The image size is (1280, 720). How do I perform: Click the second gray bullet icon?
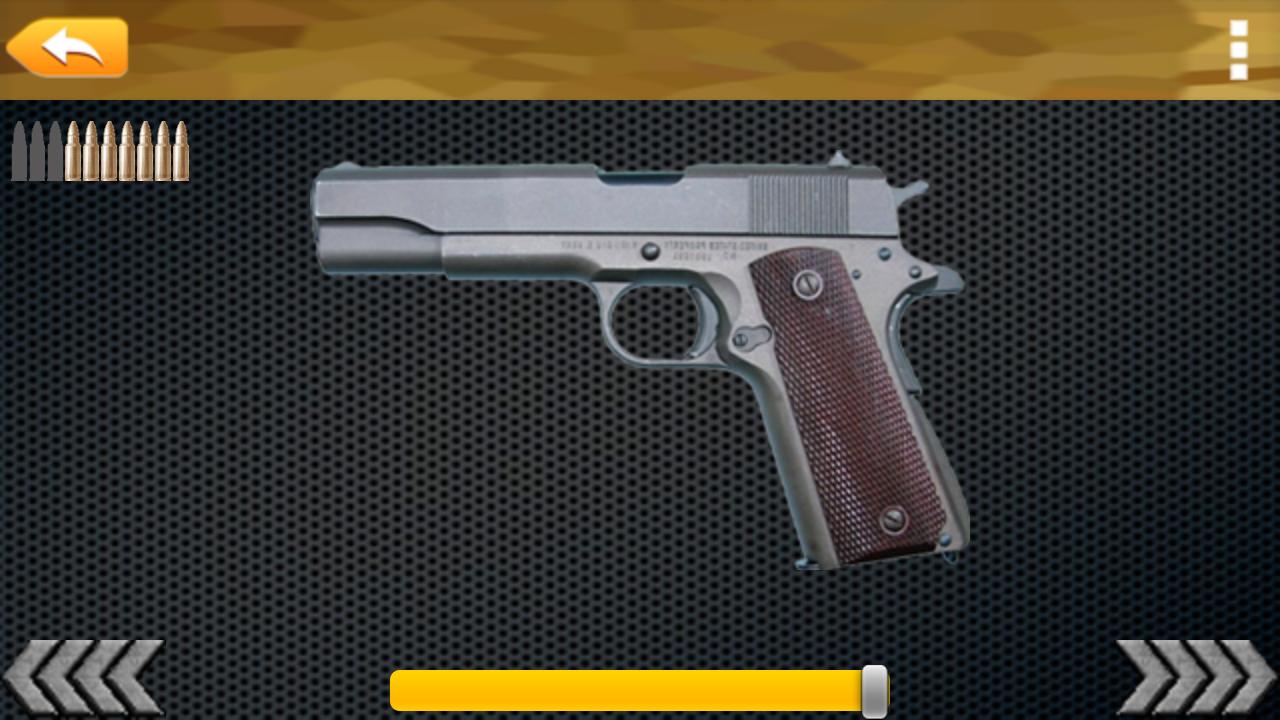tap(38, 150)
